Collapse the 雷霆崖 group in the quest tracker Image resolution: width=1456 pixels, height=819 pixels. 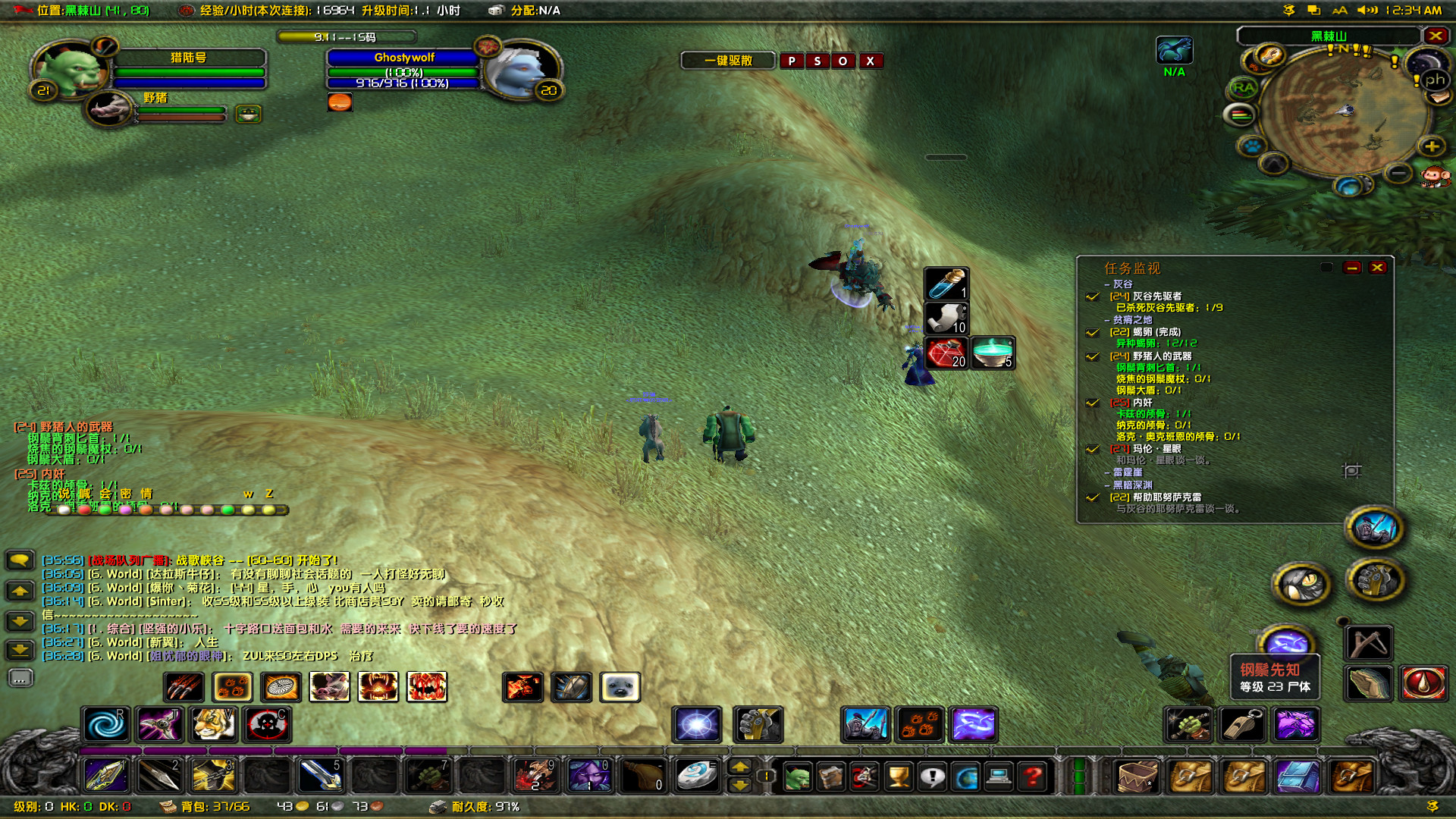click(x=1107, y=473)
